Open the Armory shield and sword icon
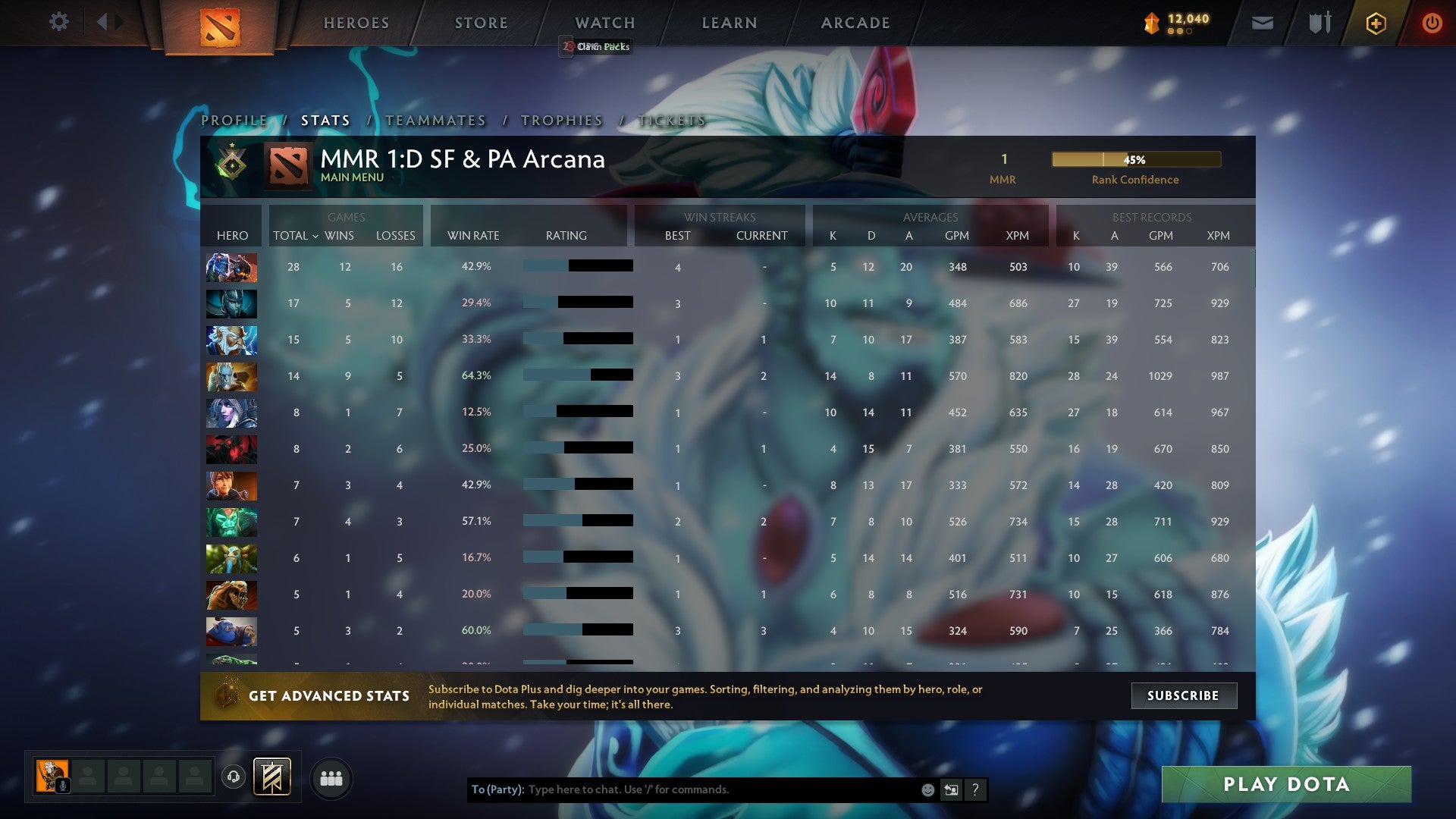1456x819 pixels. [1320, 23]
